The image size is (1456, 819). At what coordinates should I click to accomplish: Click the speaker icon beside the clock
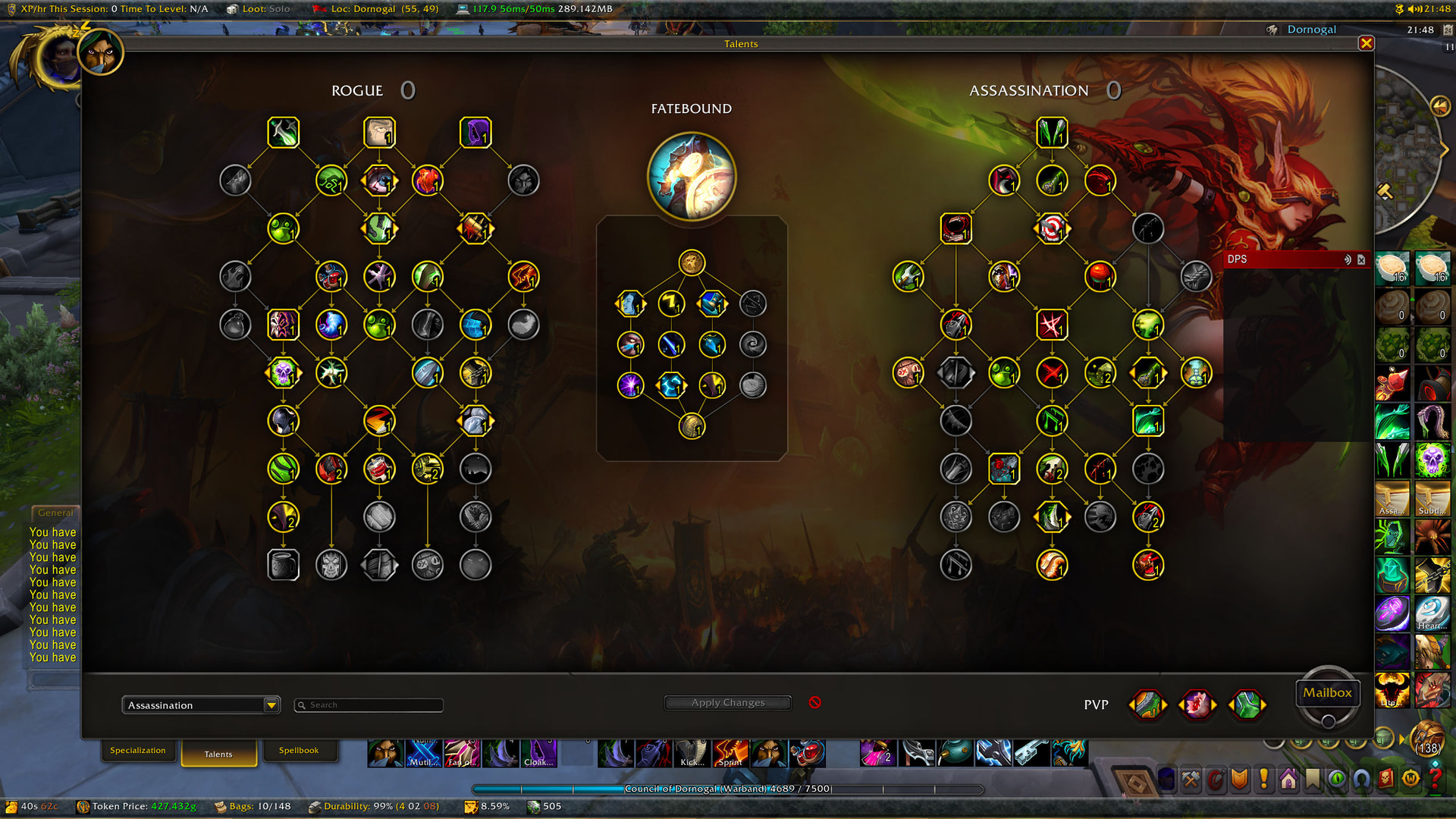coord(1415,9)
